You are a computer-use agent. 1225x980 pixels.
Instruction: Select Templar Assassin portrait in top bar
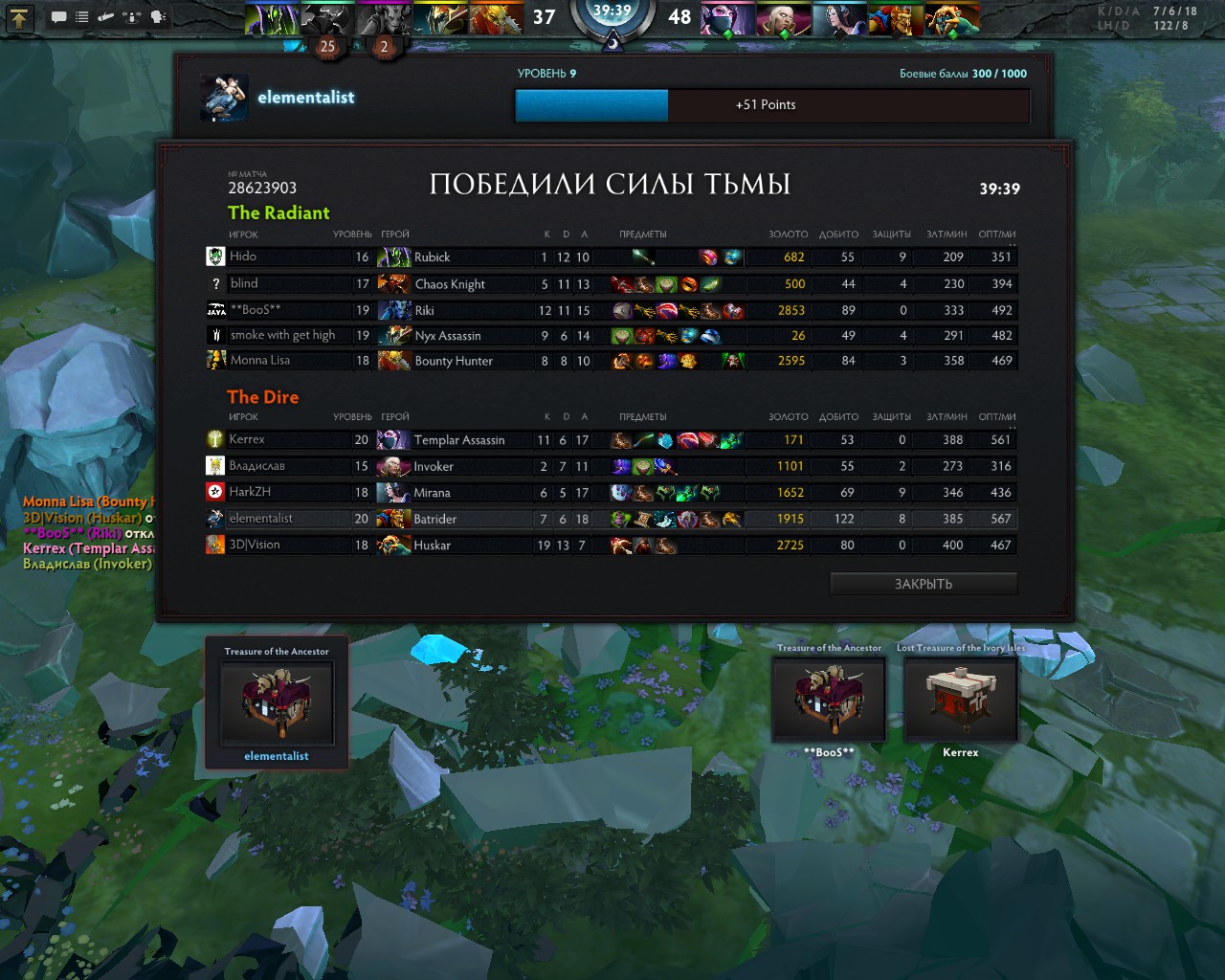pyautogui.click(x=728, y=18)
